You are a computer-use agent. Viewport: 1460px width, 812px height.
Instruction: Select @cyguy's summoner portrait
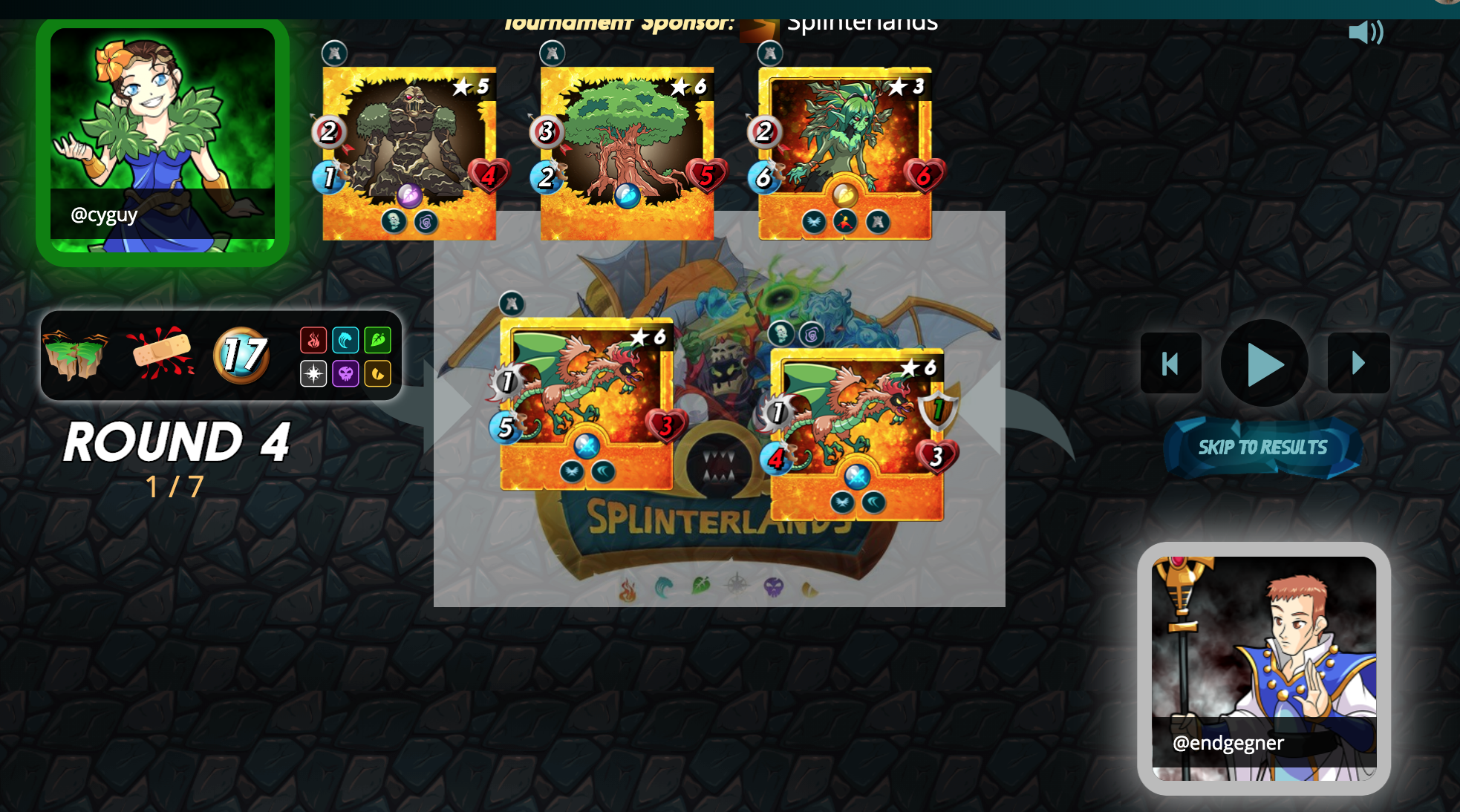163,141
